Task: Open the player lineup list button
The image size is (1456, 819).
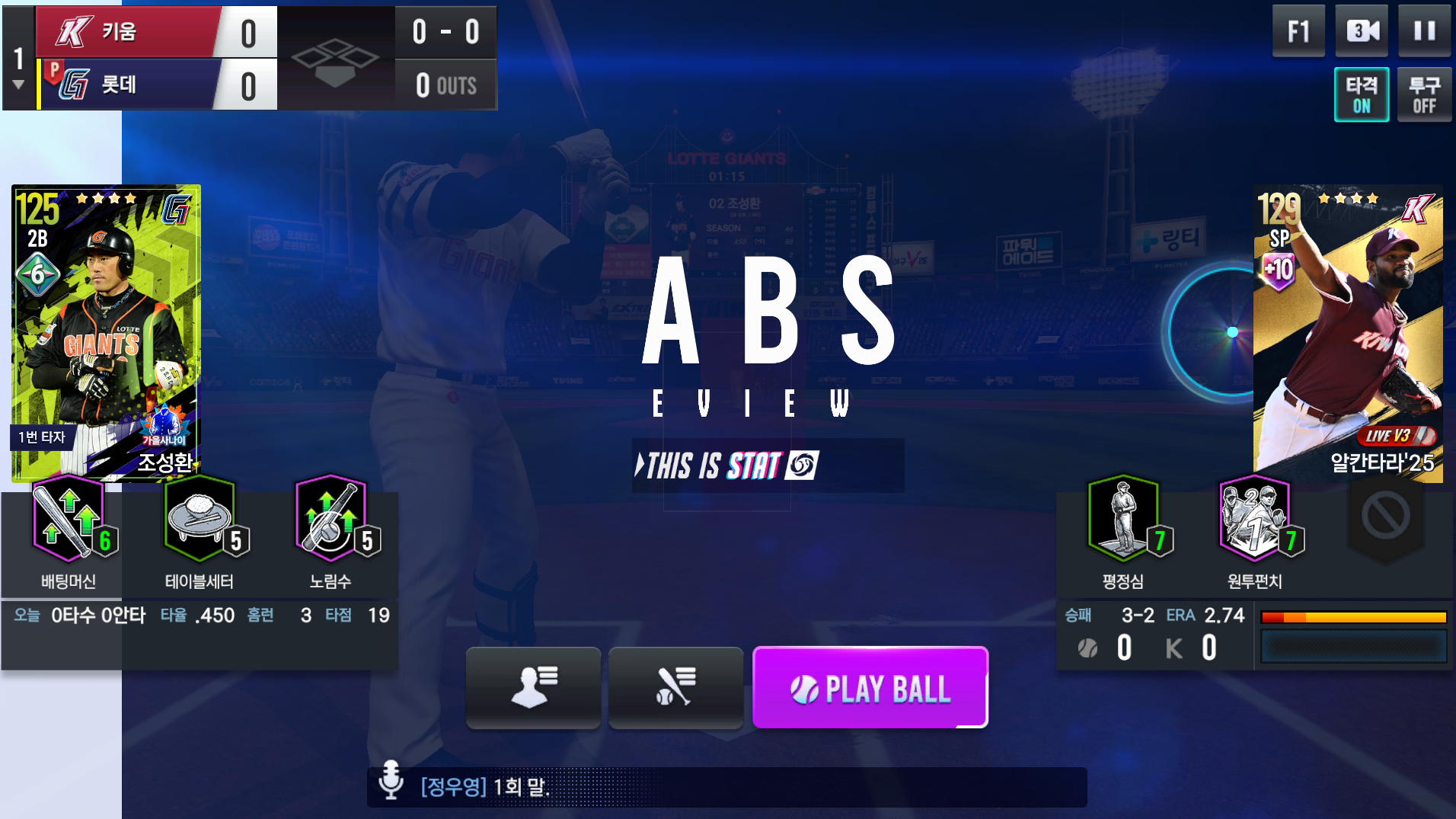Action: click(533, 687)
